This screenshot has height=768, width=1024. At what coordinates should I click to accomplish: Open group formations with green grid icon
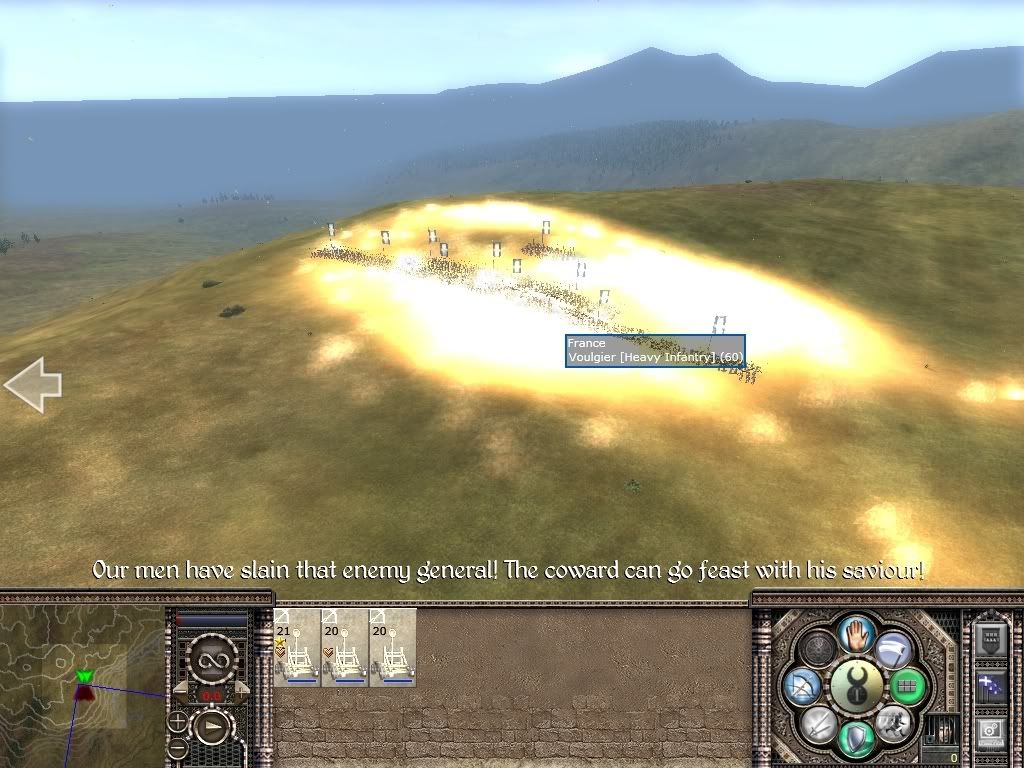tap(908, 687)
